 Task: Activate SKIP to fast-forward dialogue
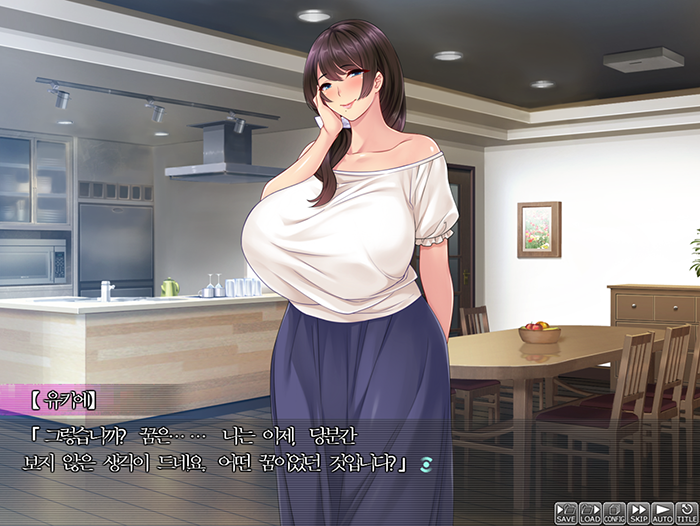pos(638,513)
